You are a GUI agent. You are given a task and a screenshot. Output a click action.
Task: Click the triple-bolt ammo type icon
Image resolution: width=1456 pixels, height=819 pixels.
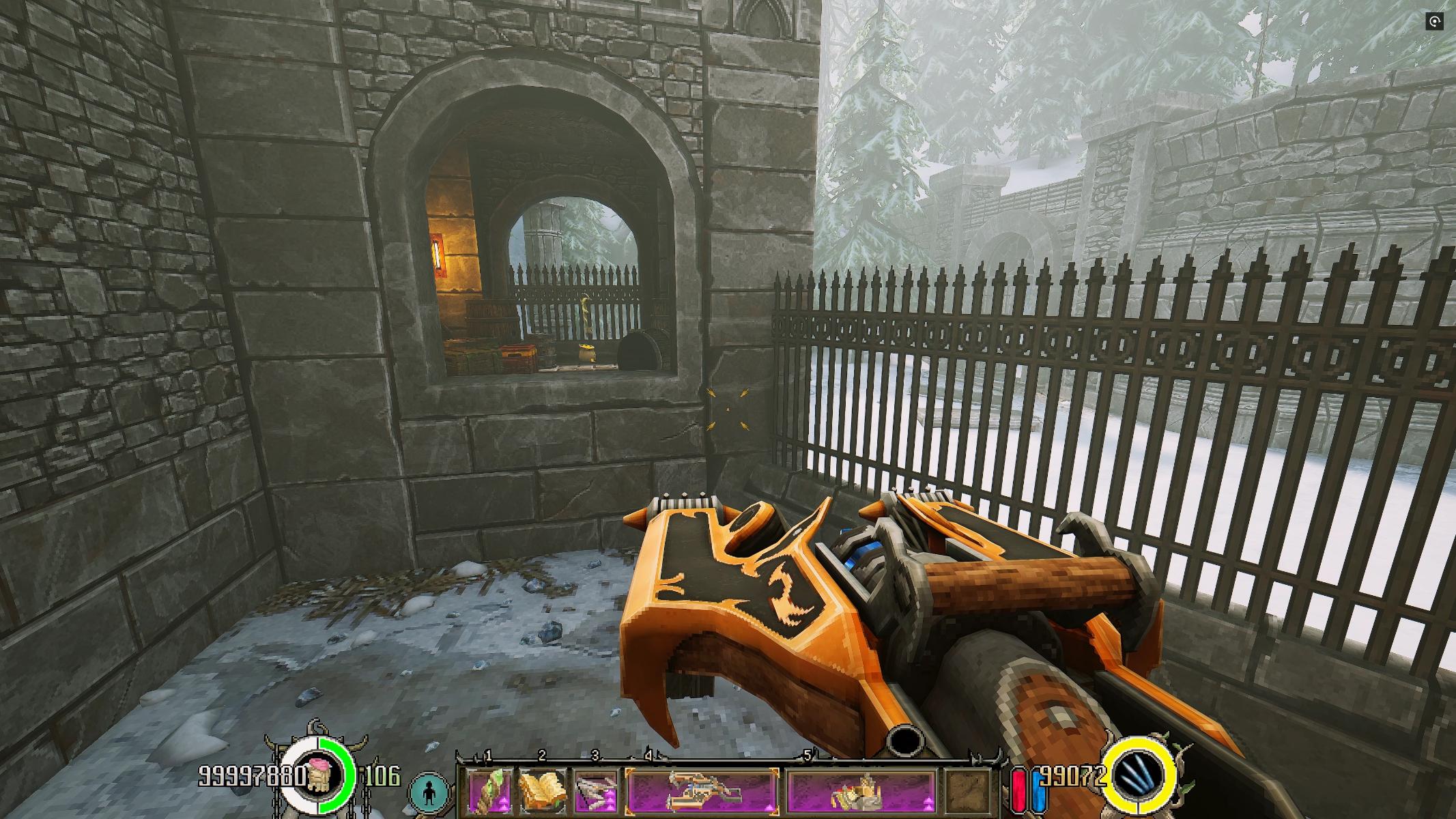1139,777
